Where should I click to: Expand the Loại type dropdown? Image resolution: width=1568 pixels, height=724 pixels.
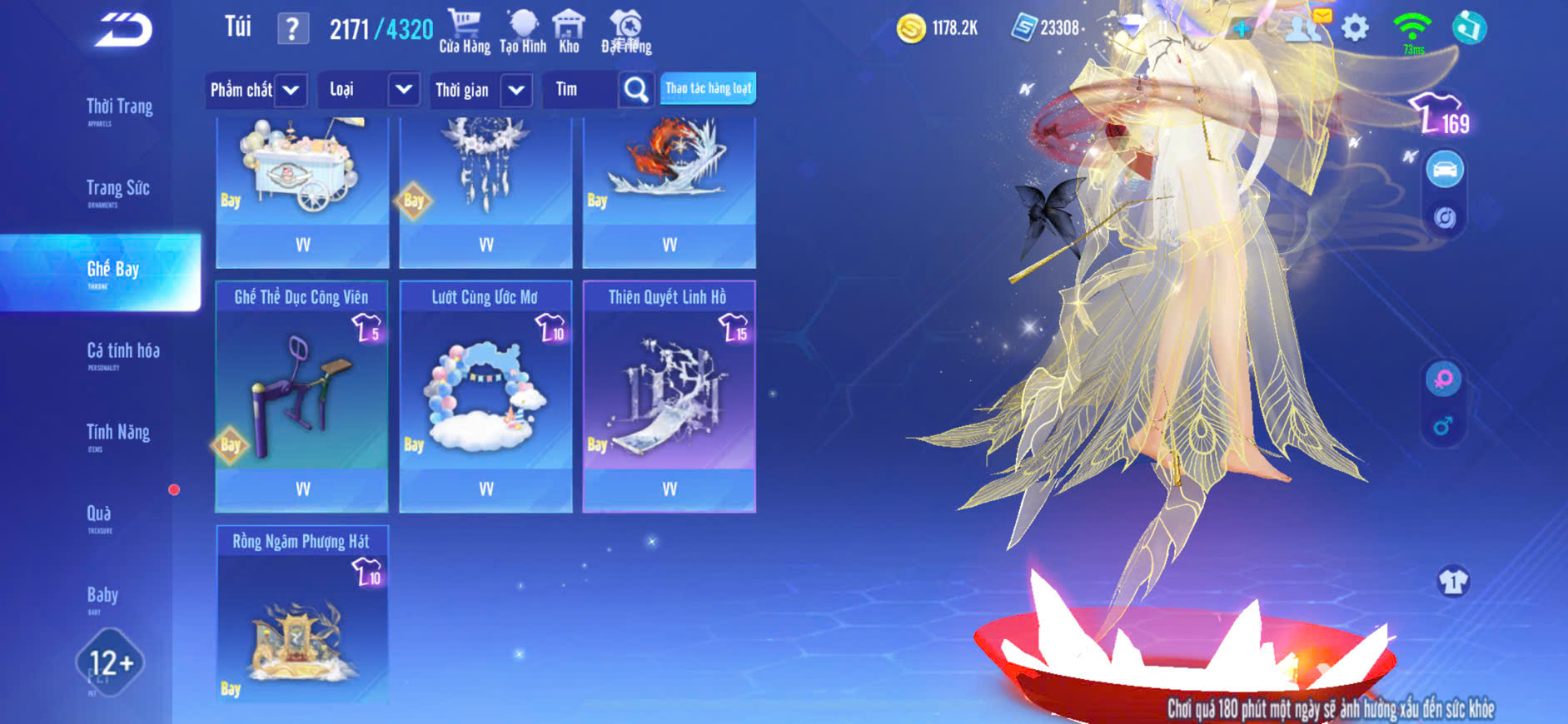click(403, 90)
